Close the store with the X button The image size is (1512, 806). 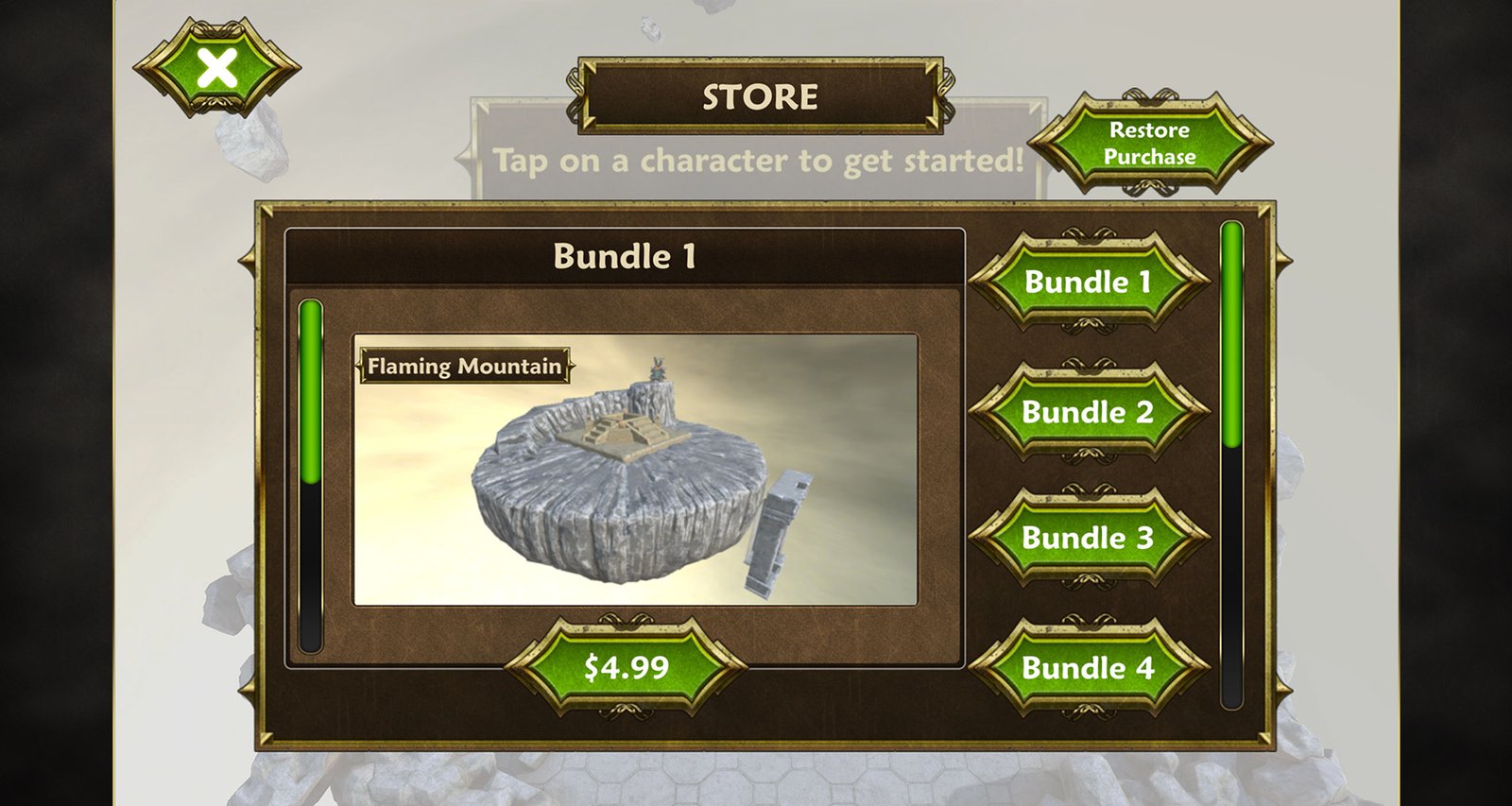tap(217, 69)
